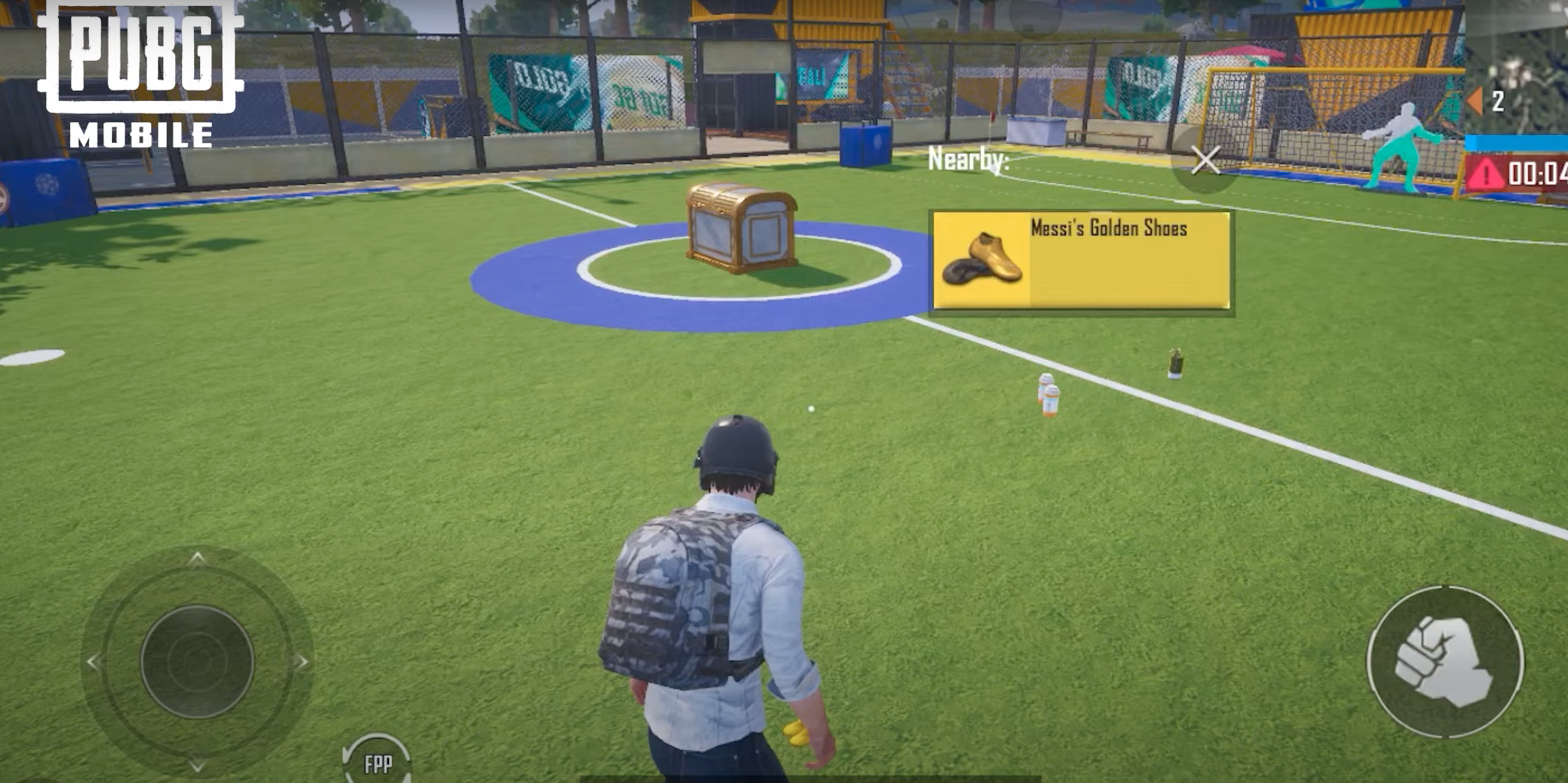The image size is (1568, 783).
Task: Tap the movement joystick center
Action: pyautogui.click(x=197, y=661)
